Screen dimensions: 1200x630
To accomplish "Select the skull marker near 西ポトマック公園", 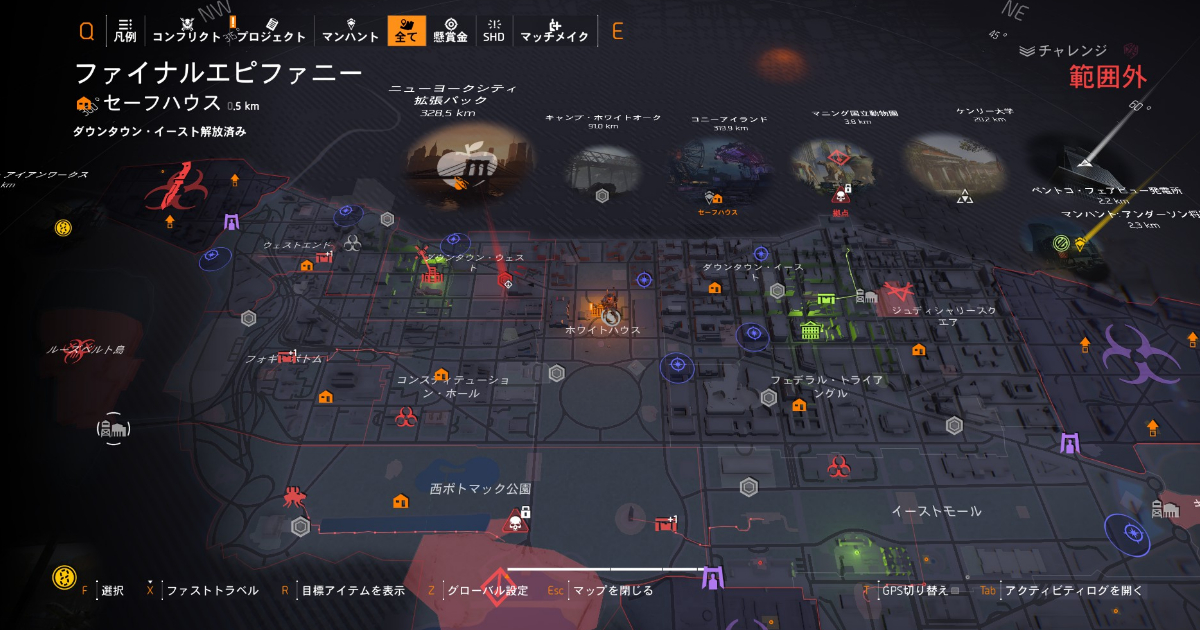I will point(515,521).
